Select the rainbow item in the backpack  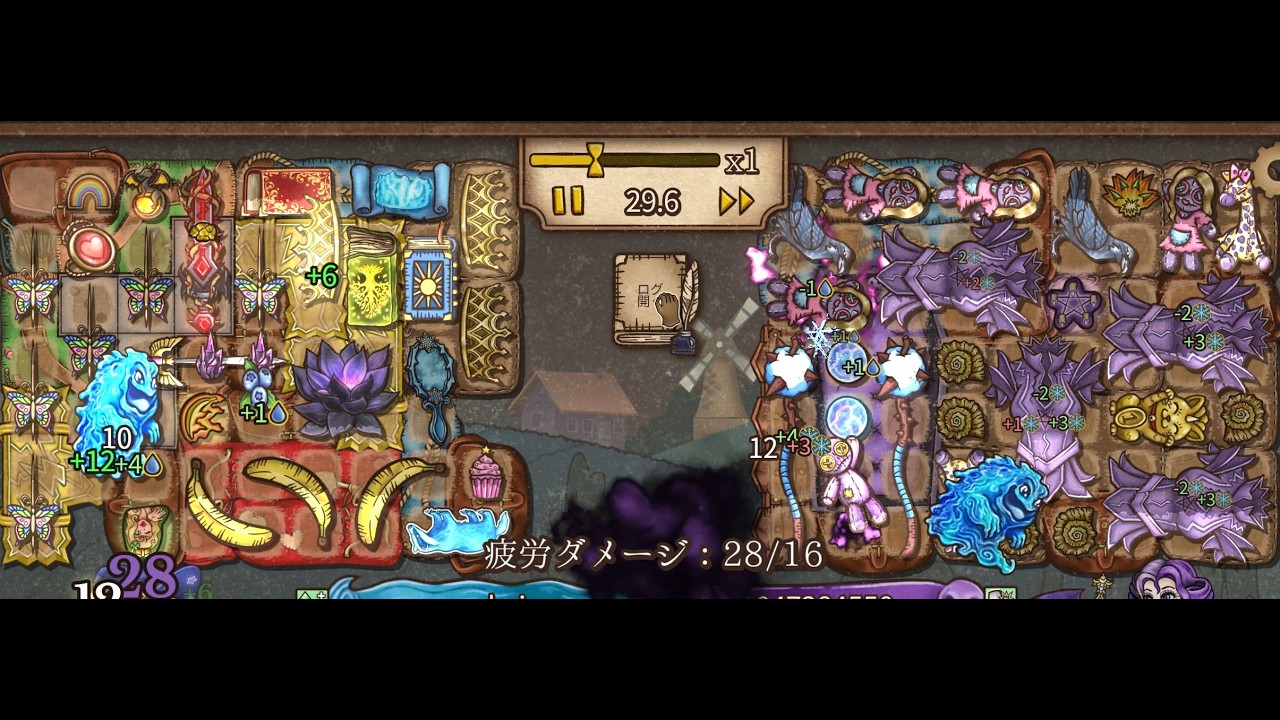[x=88, y=192]
